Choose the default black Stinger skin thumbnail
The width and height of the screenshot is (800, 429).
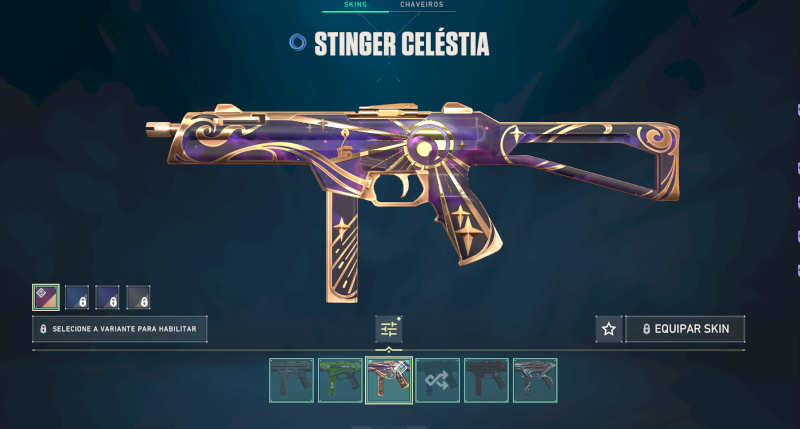pos(291,380)
